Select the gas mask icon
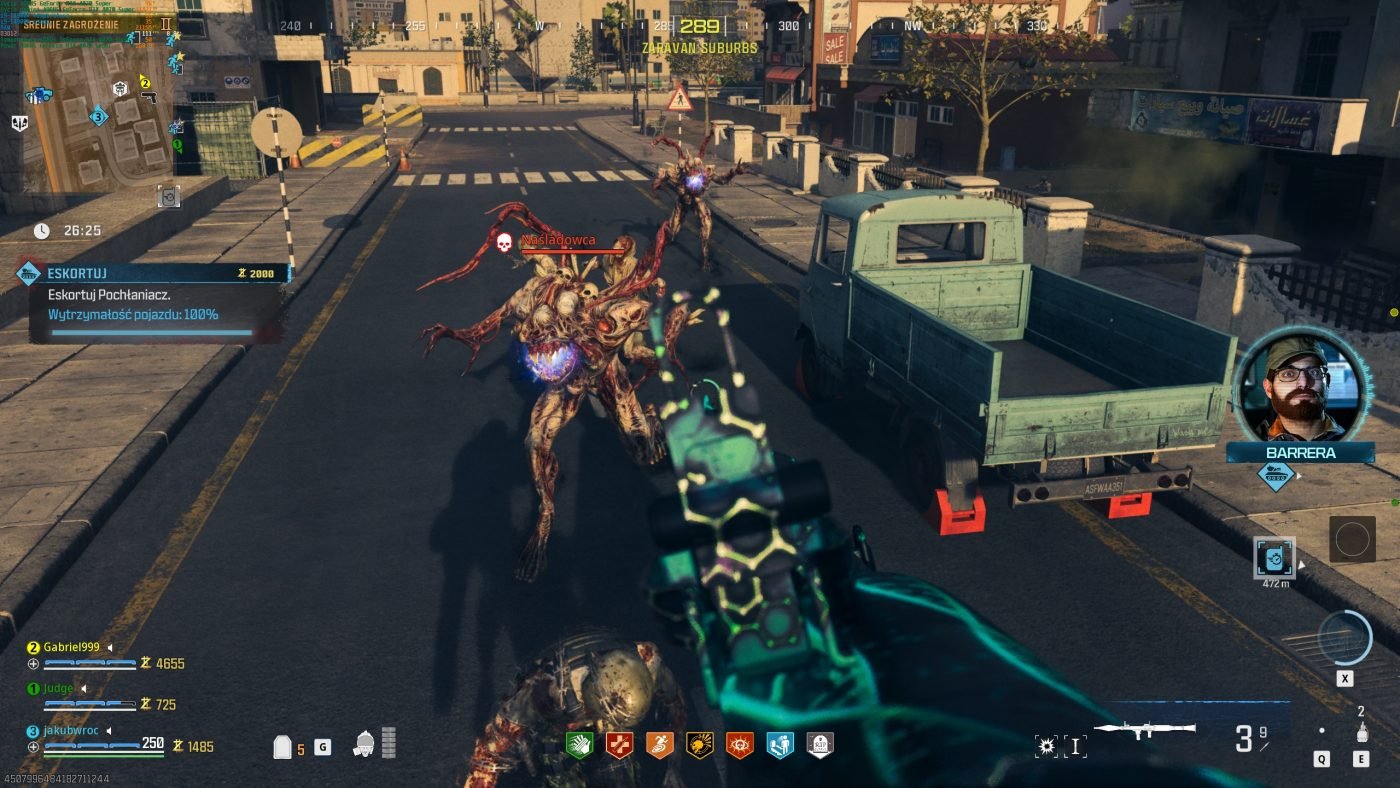This screenshot has height=788, width=1400. click(365, 744)
